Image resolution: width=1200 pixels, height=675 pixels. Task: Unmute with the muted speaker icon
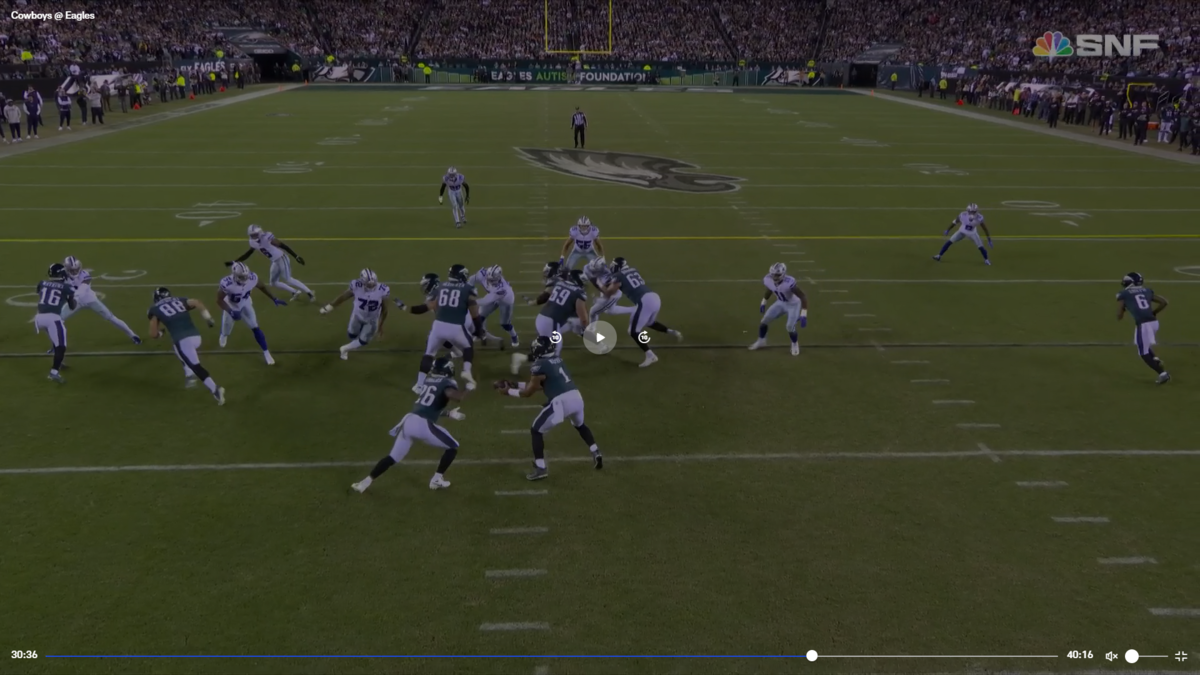[x=1111, y=656]
